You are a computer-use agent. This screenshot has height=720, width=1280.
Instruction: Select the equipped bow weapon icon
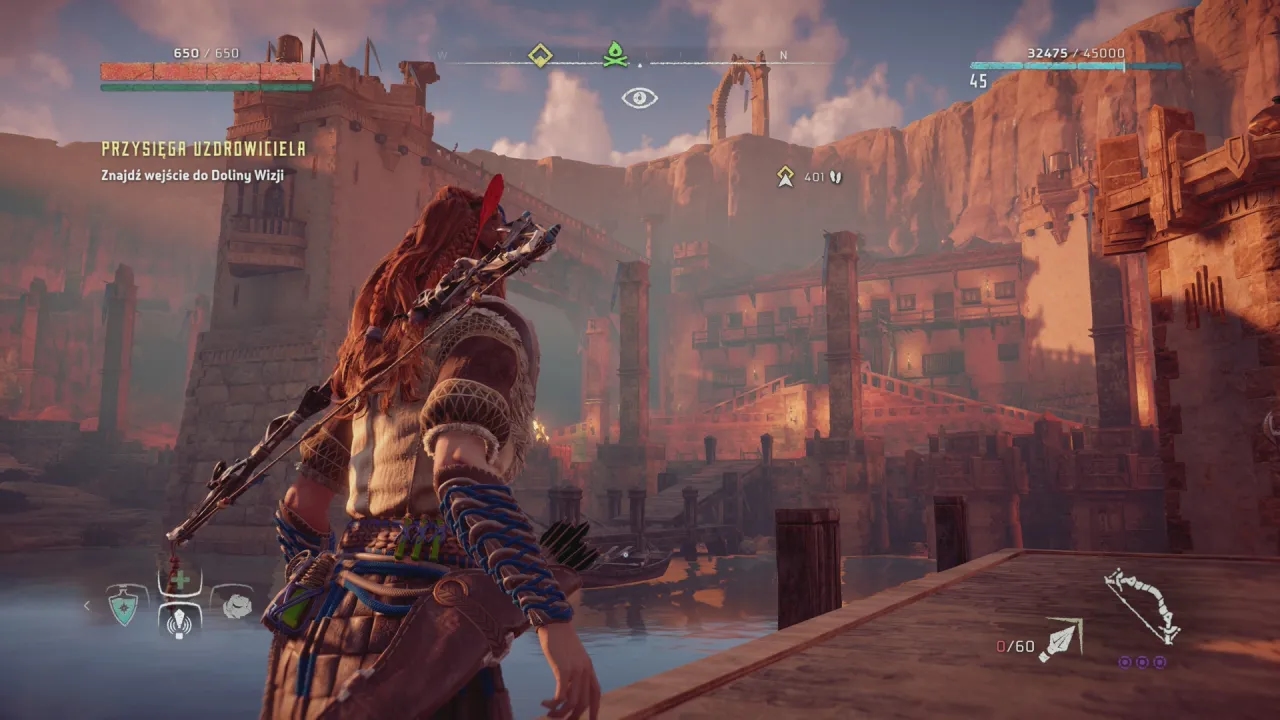[x=1141, y=603]
